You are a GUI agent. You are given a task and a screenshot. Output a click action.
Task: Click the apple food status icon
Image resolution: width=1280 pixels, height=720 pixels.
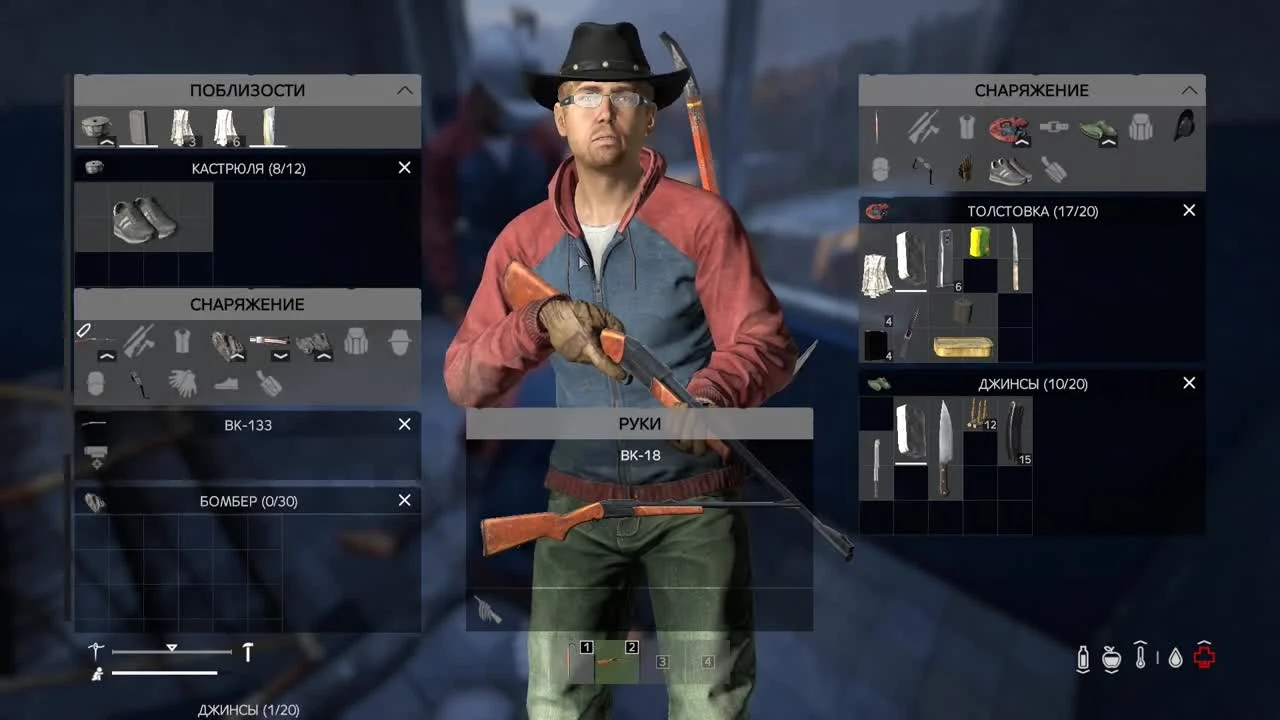[1110, 657]
